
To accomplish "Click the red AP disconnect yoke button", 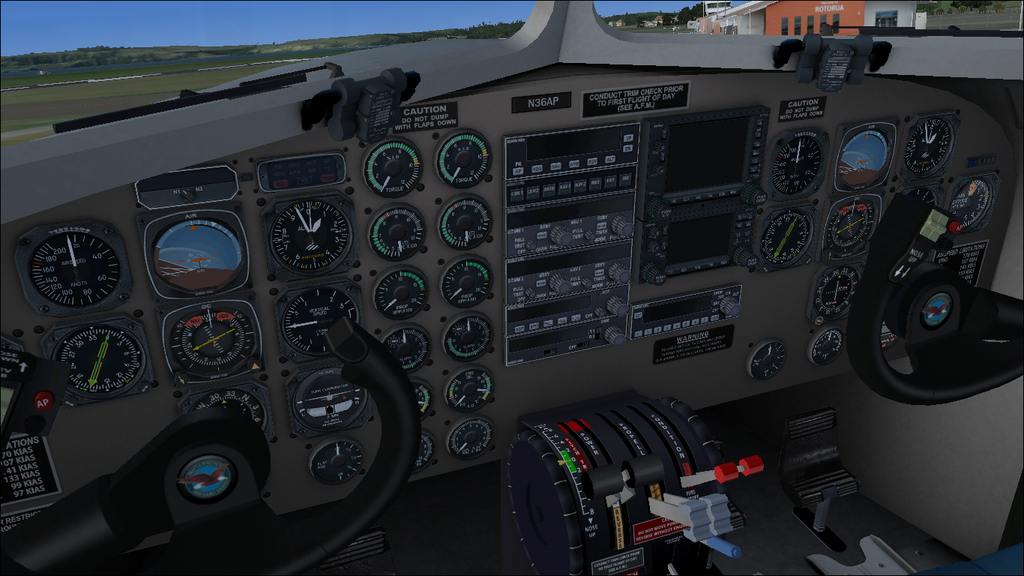I will [x=42, y=402].
